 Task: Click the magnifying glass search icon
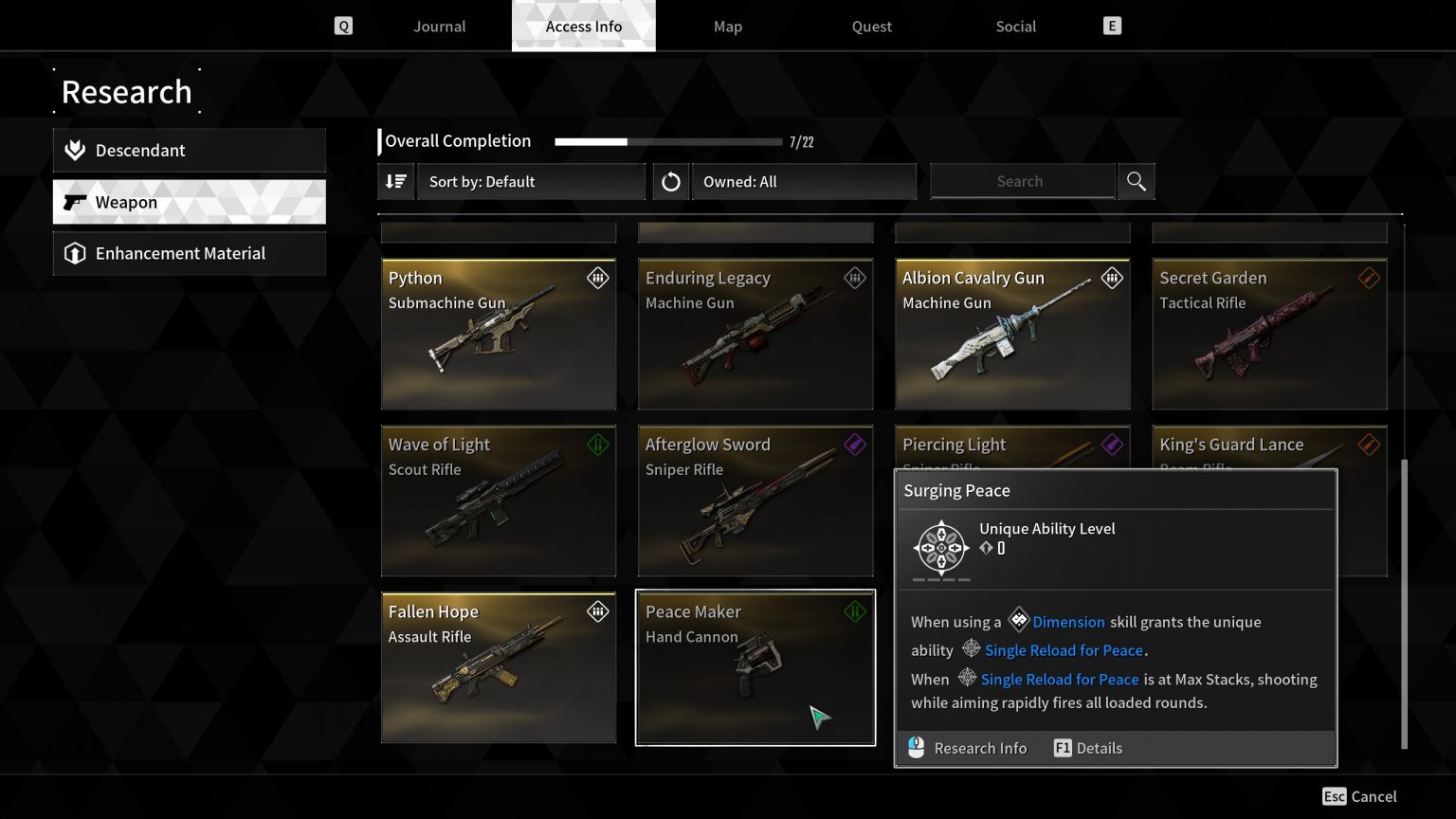click(1135, 180)
